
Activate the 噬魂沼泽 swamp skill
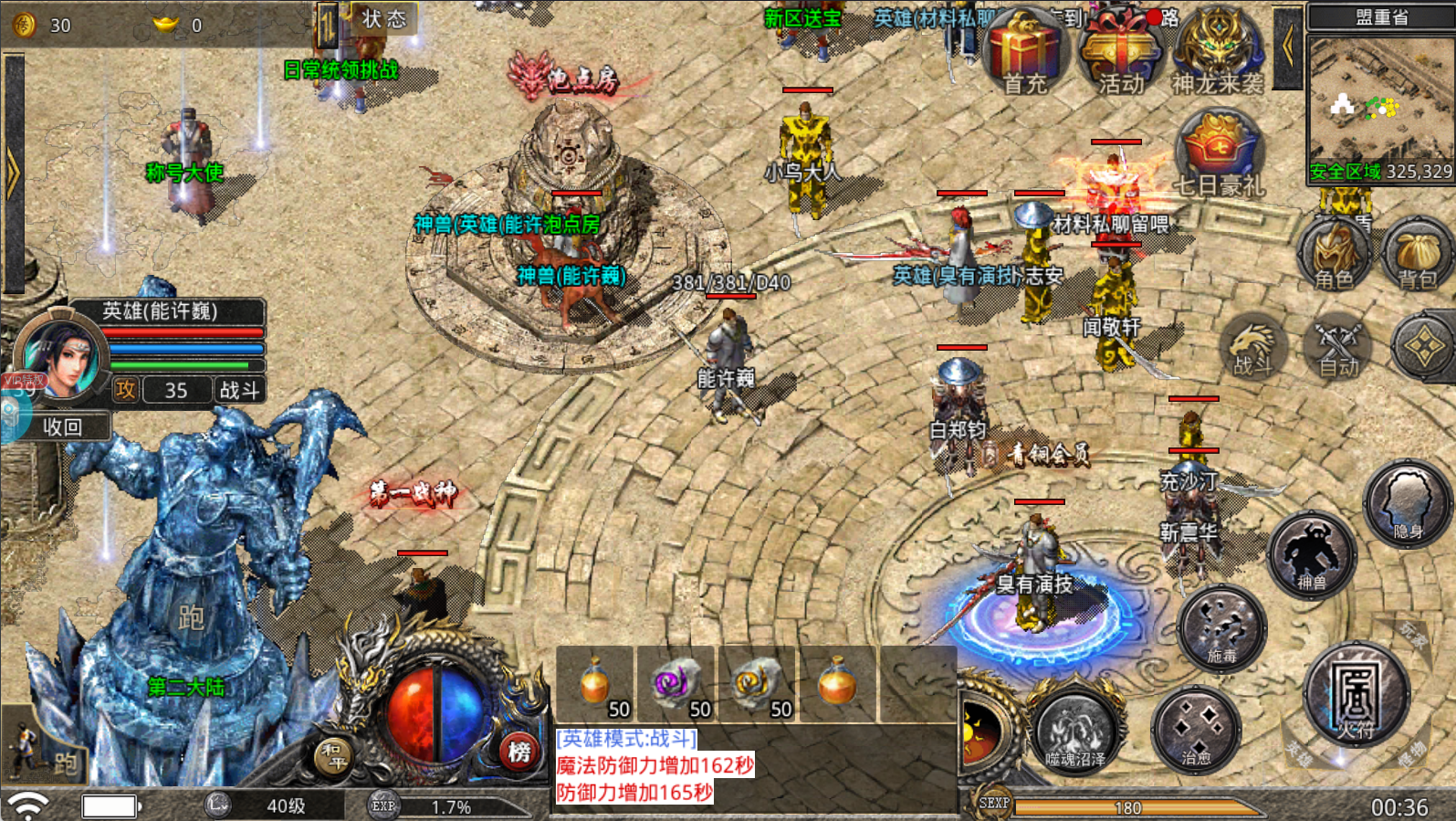tap(1075, 731)
